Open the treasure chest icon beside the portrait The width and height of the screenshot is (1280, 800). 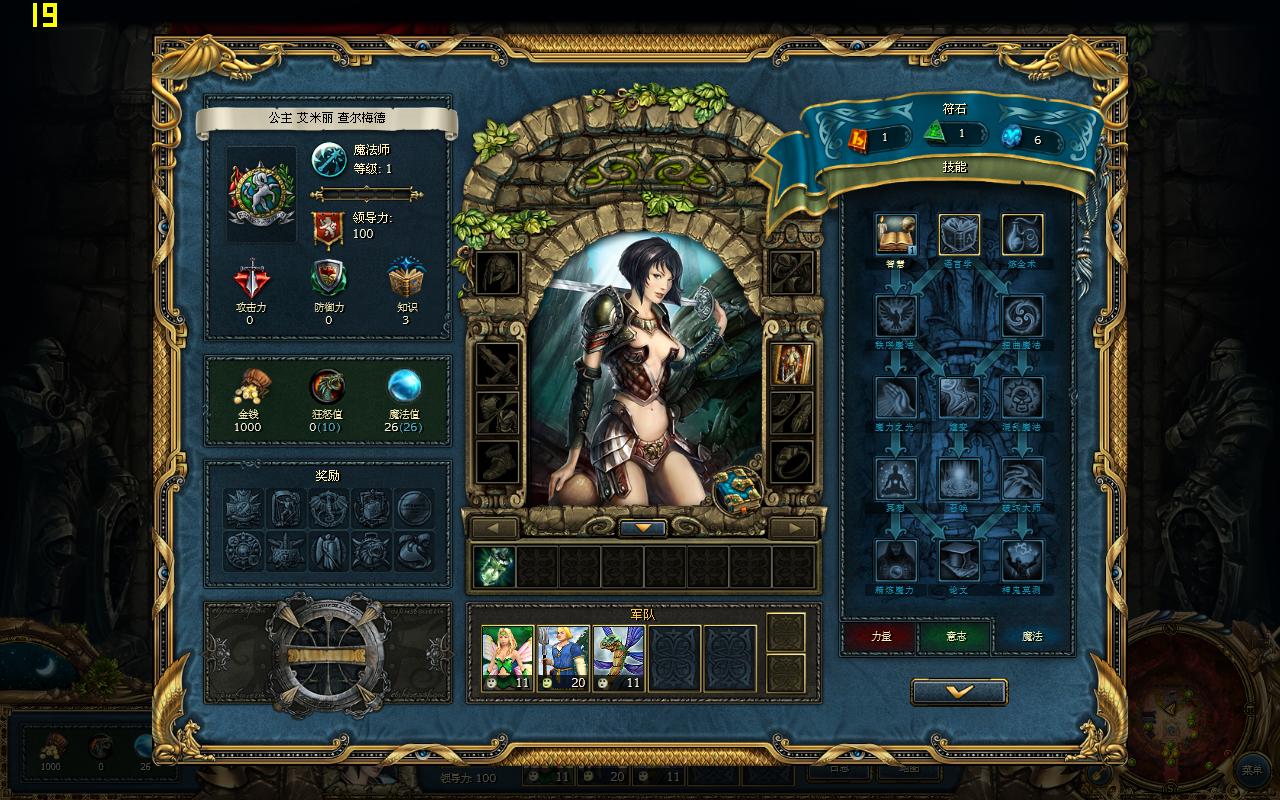pyautogui.click(x=738, y=489)
